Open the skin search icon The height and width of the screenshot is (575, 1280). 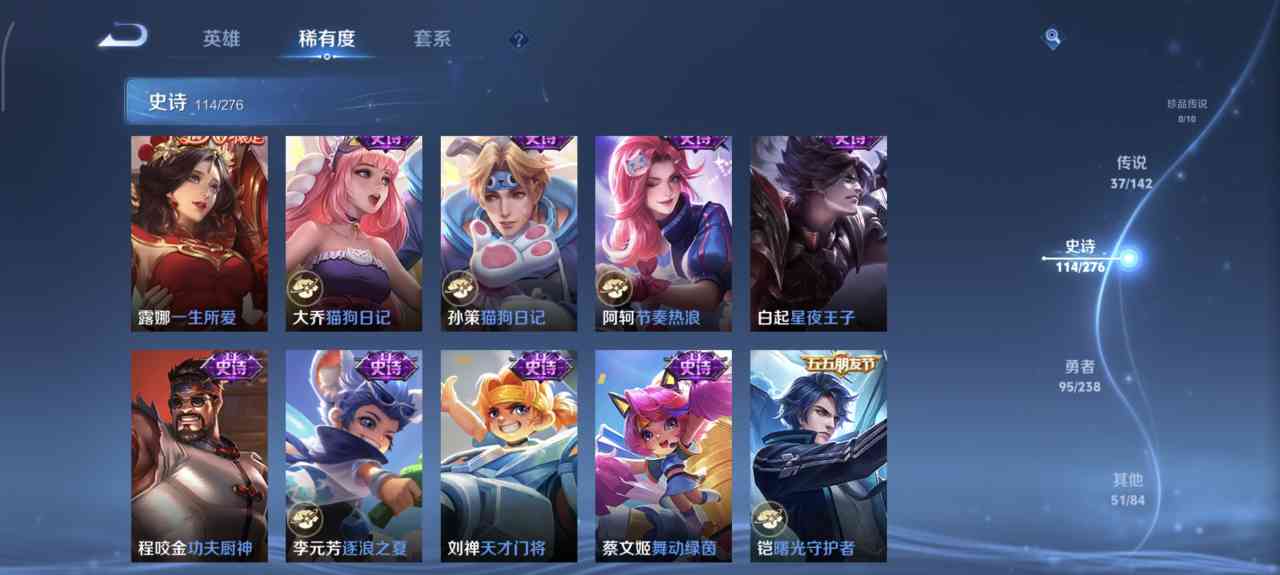coord(1052,38)
